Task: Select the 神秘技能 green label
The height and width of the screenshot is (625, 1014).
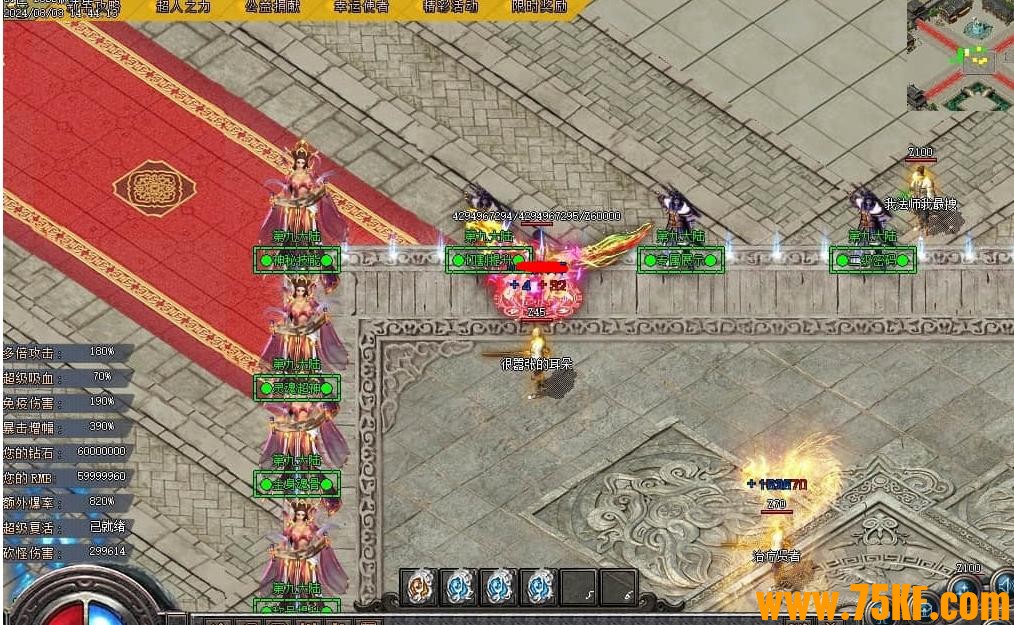Action: (296, 260)
